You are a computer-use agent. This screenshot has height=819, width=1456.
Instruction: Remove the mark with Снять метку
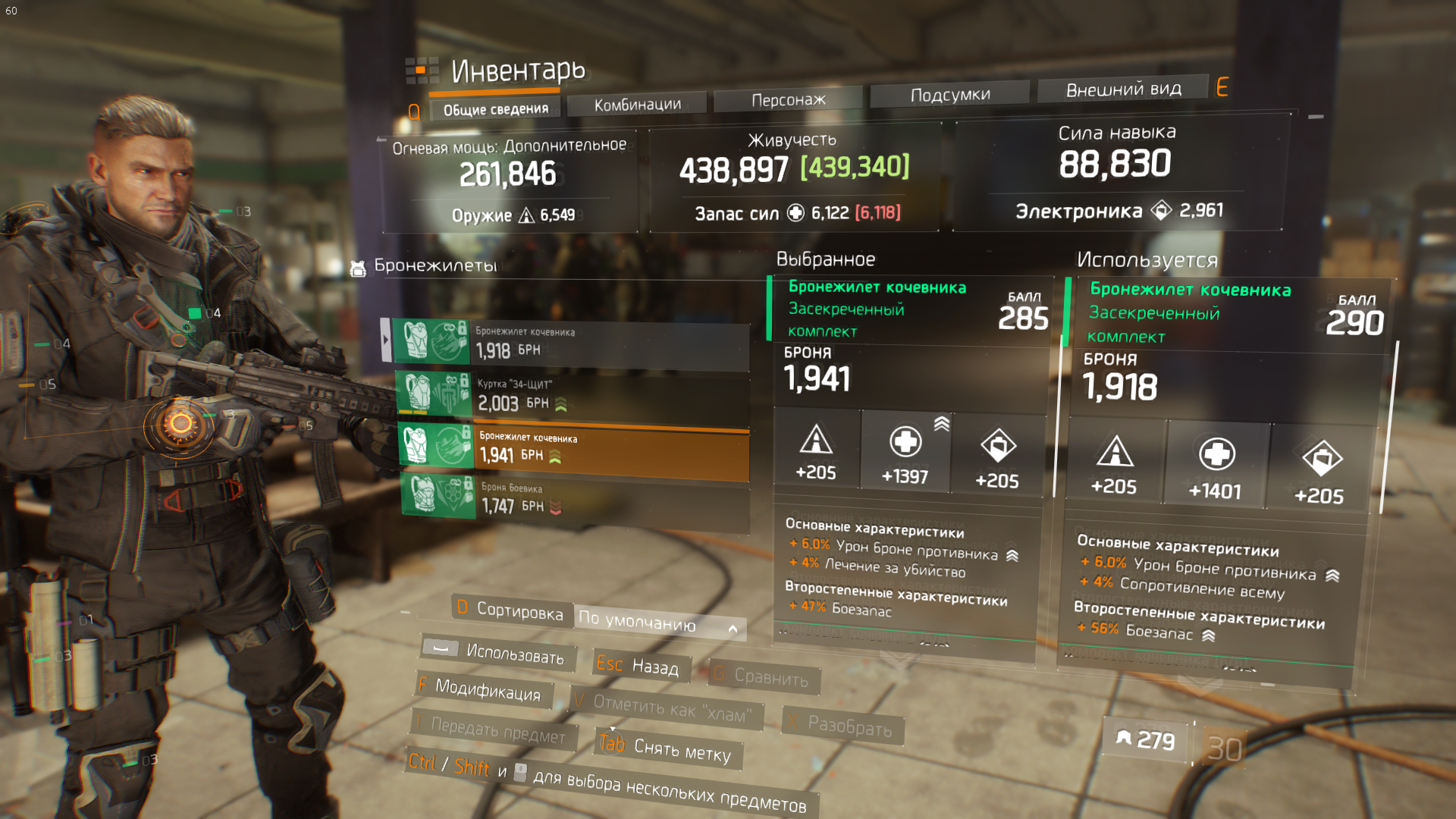668,748
